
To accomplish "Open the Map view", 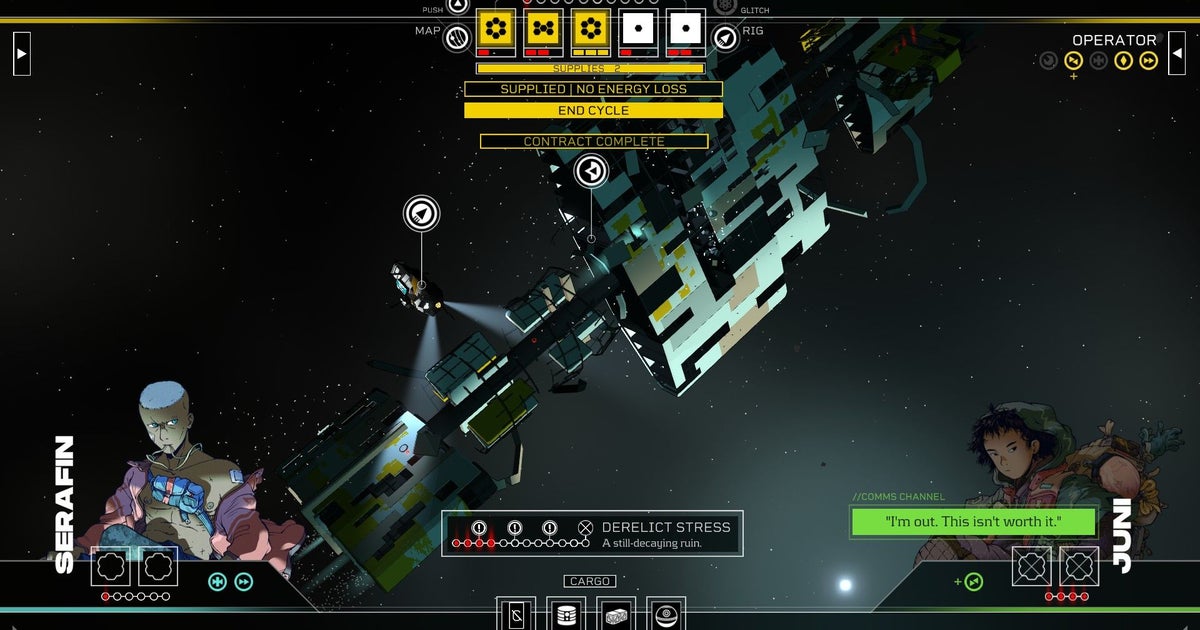I will click(x=457, y=38).
